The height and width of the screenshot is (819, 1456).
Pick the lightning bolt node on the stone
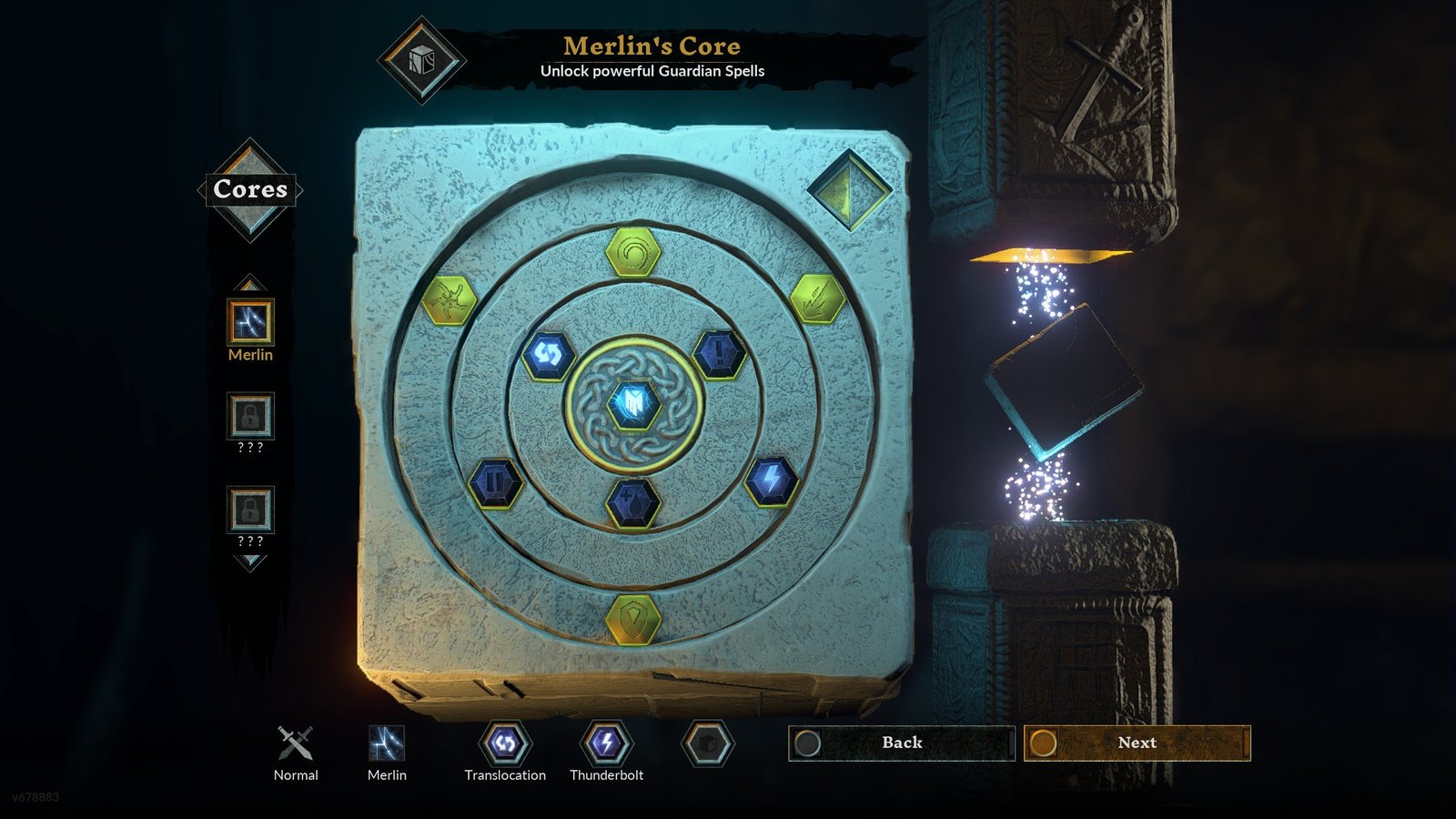click(771, 480)
